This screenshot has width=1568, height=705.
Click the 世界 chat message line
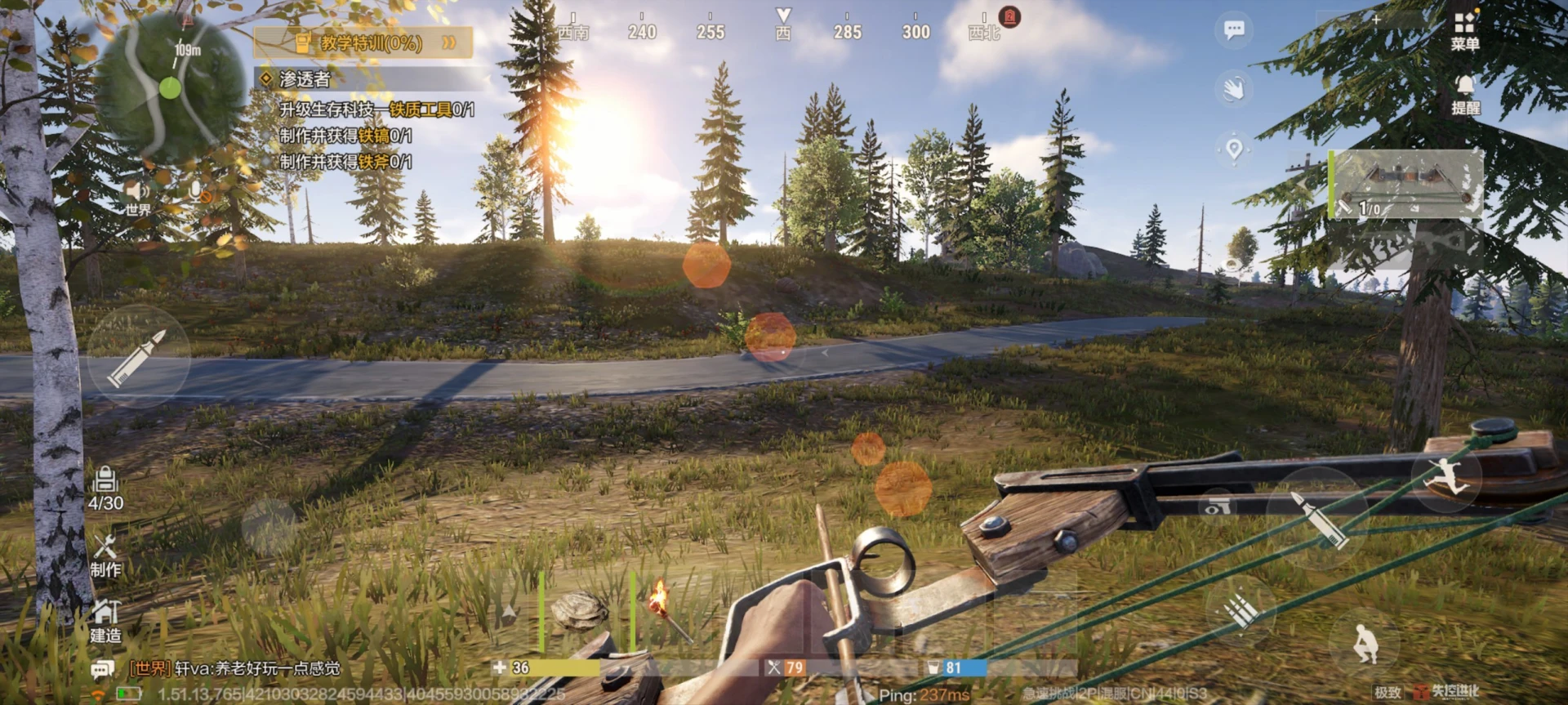(235, 668)
